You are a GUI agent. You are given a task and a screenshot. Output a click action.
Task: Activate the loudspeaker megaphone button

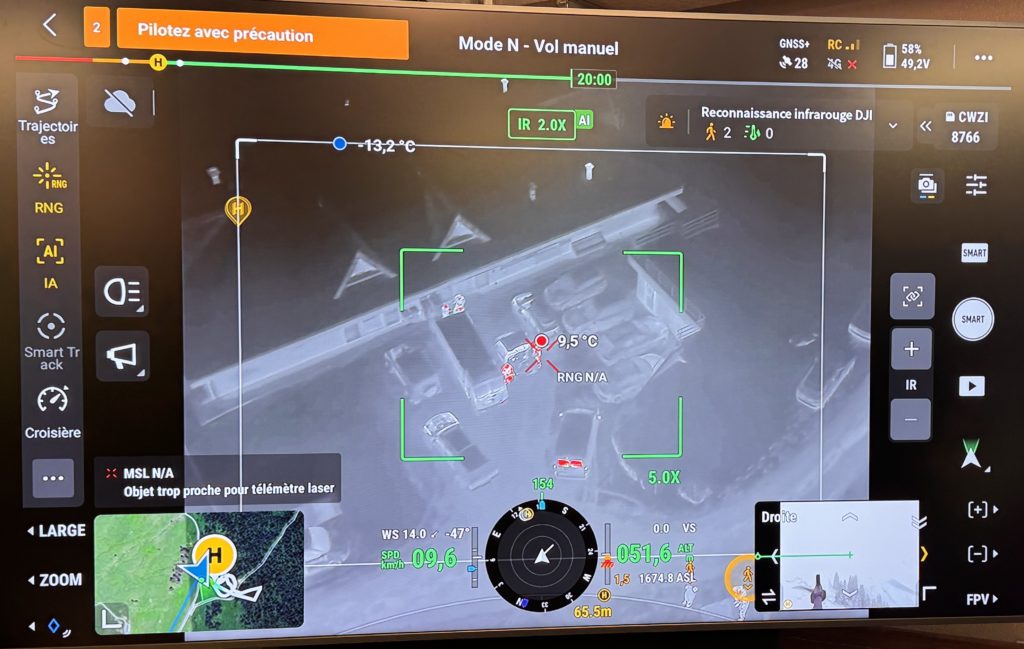point(122,355)
